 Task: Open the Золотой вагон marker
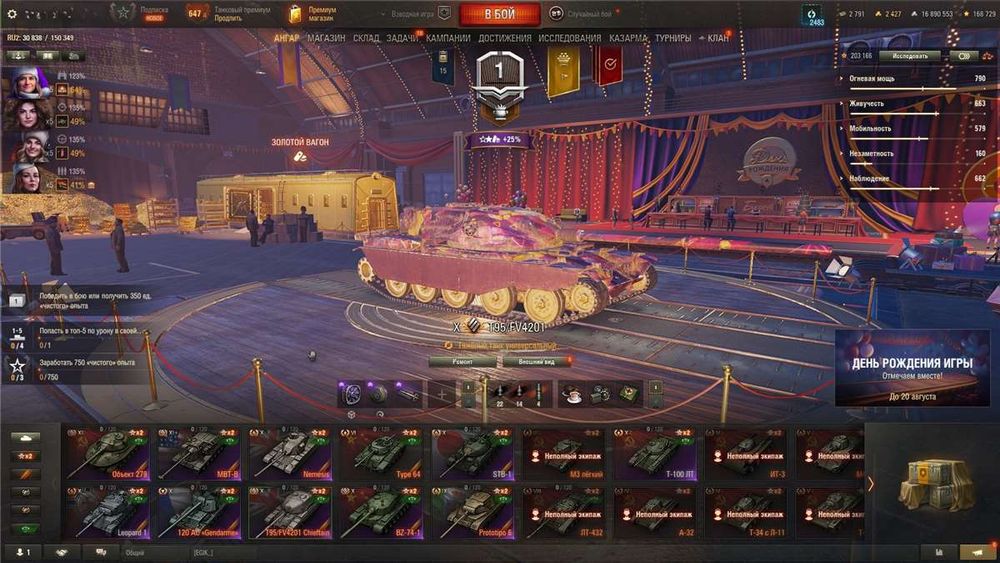(x=300, y=155)
